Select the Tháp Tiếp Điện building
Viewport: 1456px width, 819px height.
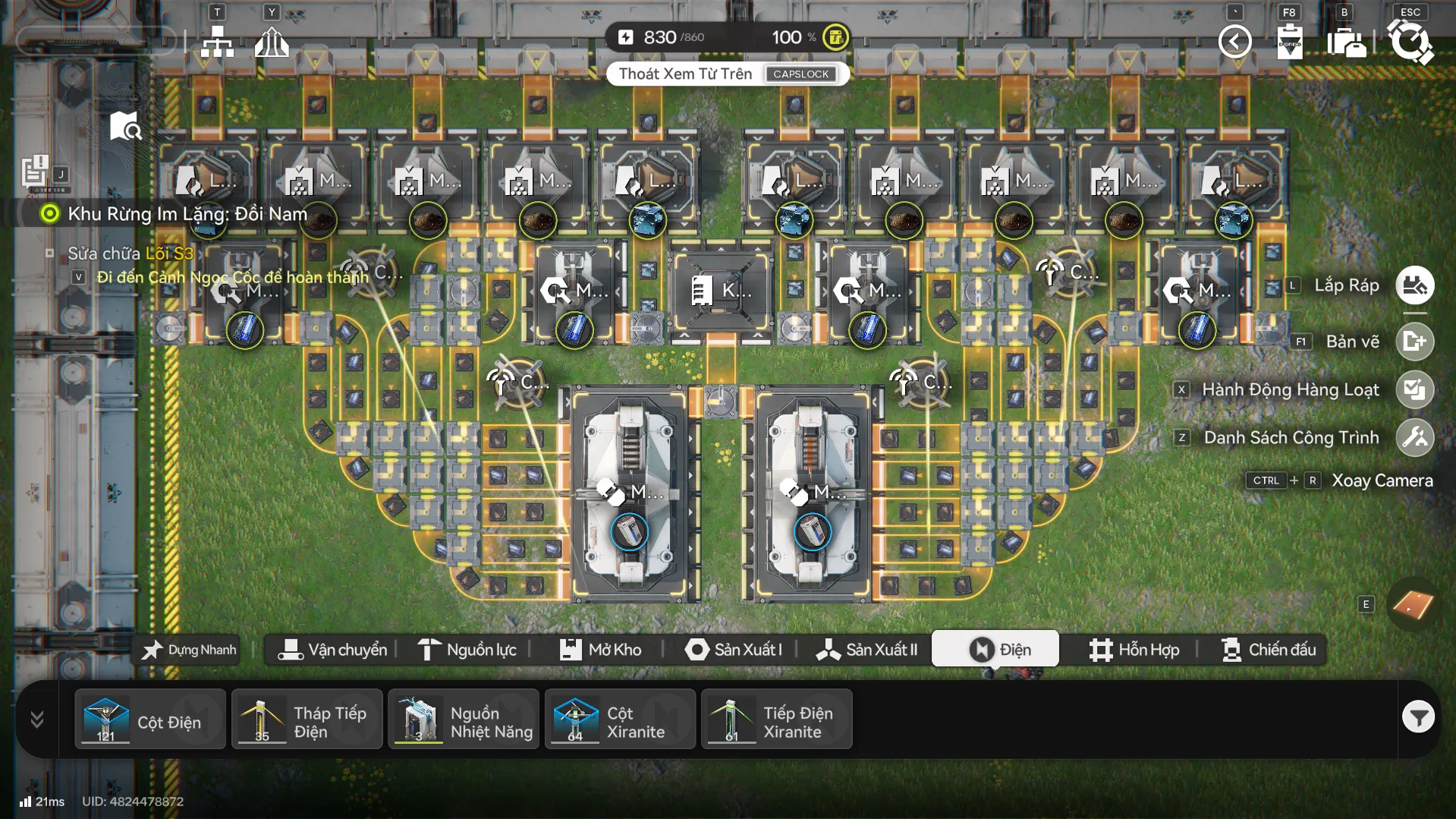point(307,719)
